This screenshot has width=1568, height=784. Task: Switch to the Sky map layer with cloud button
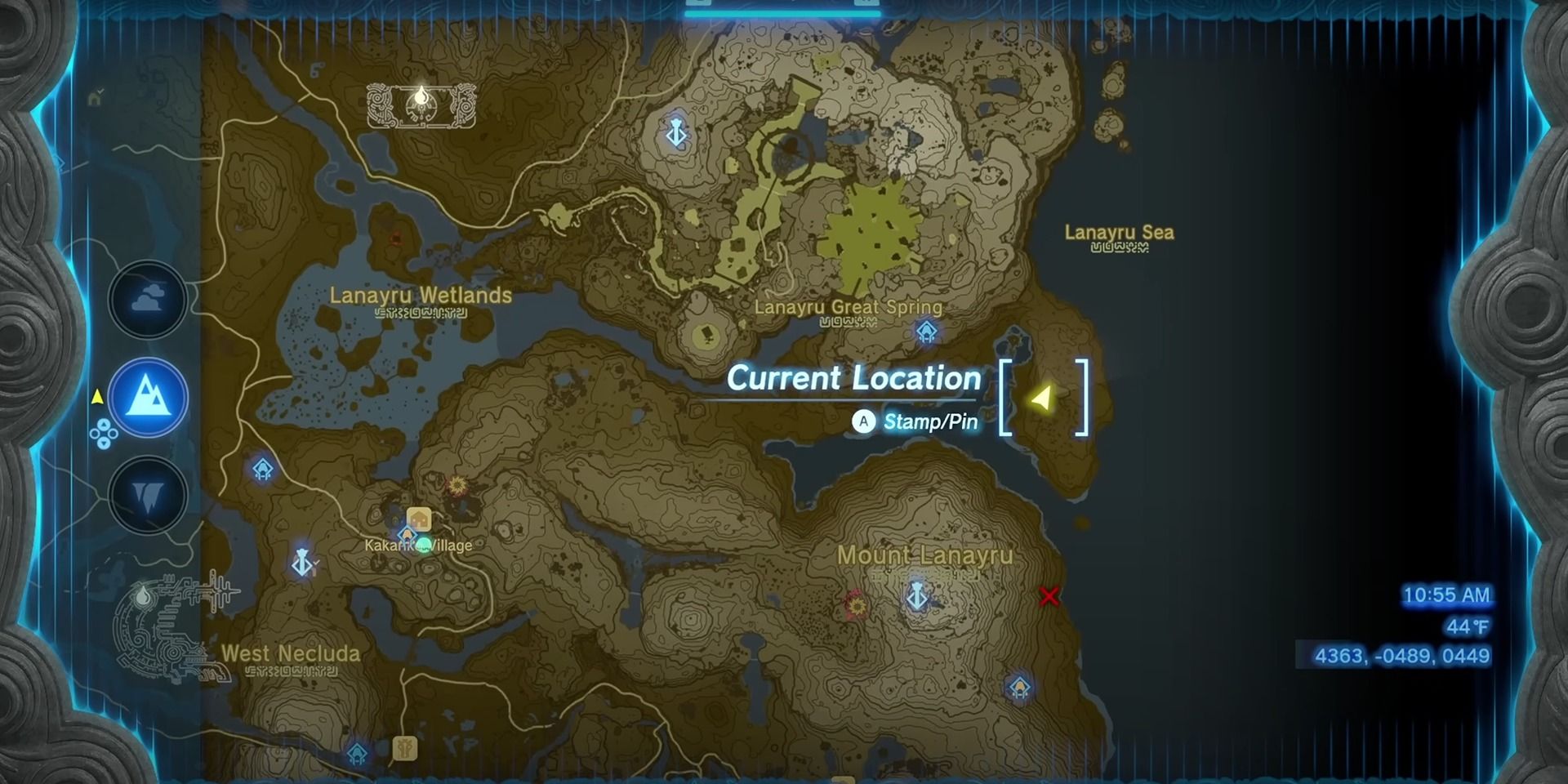(x=148, y=299)
